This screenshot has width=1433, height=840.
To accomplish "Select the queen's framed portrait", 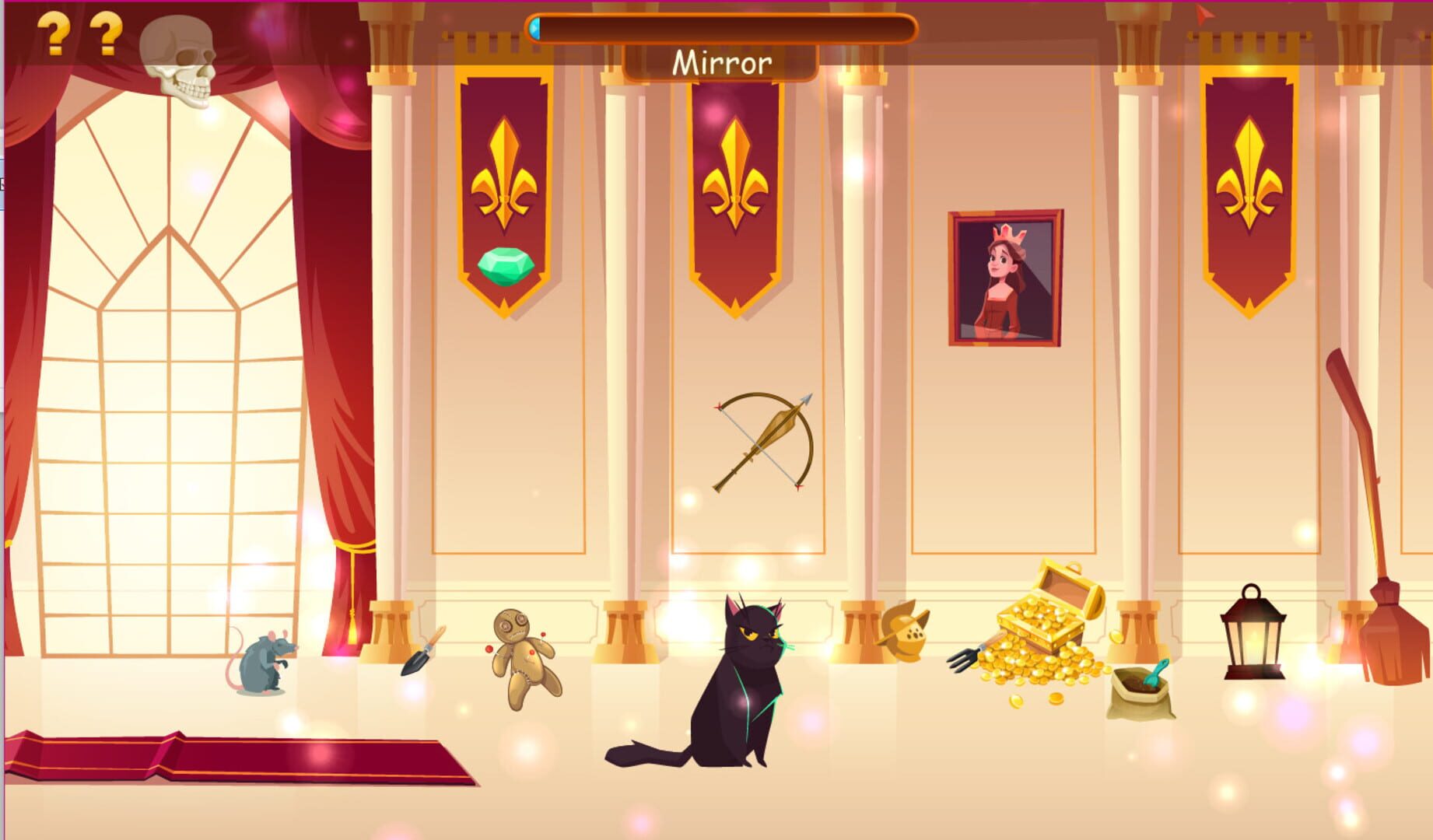I will coord(1005,280).
